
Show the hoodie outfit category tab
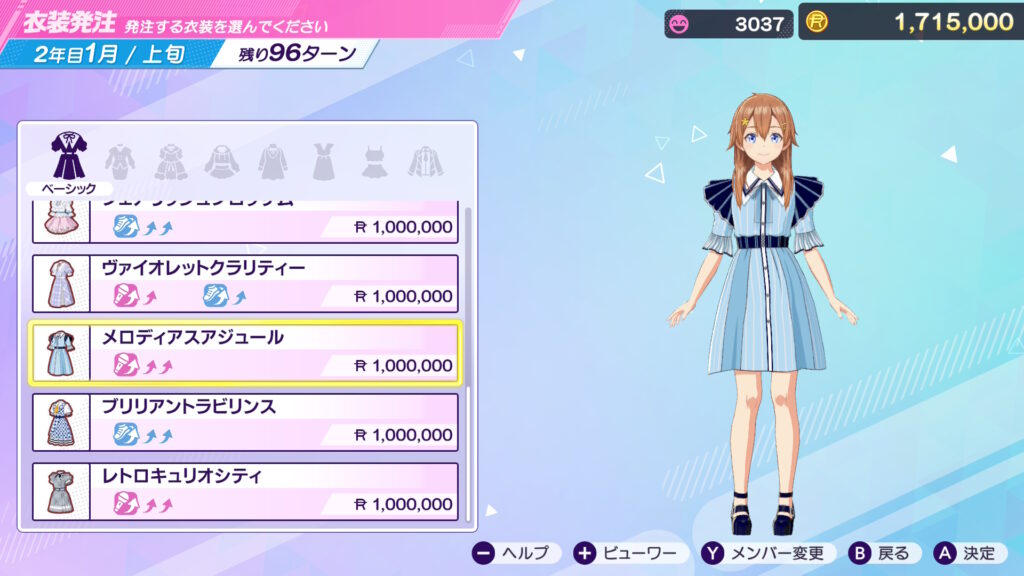pos(221,160)
